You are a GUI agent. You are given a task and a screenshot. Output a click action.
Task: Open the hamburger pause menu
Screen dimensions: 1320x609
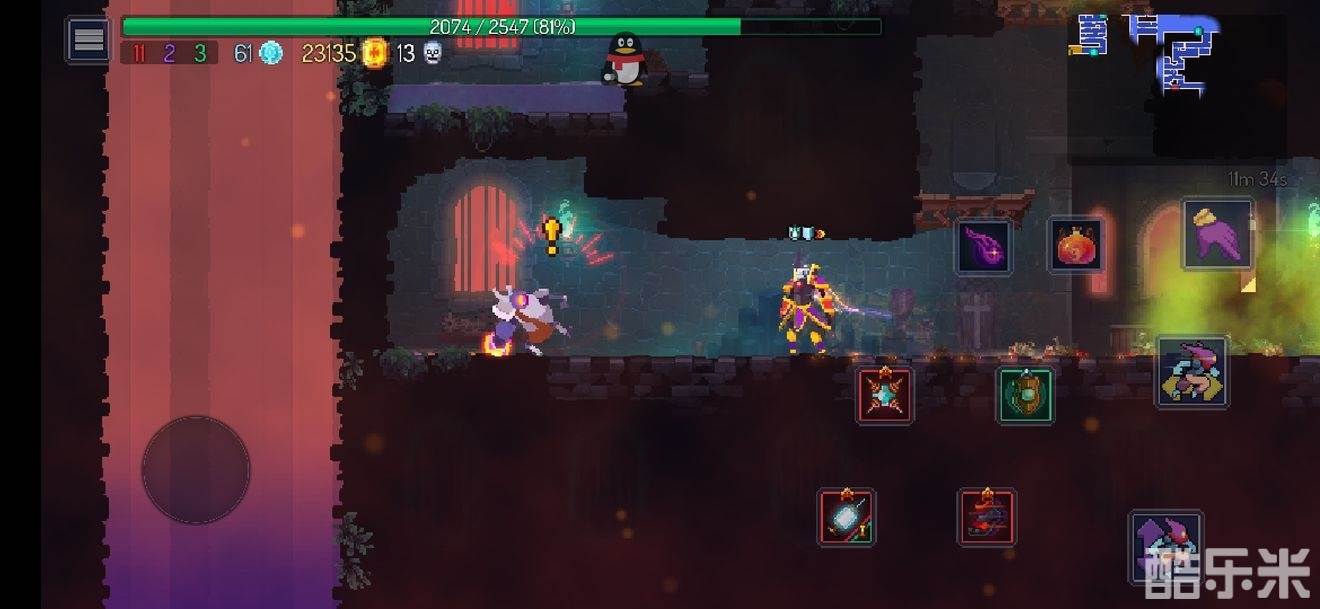[88, 40]
